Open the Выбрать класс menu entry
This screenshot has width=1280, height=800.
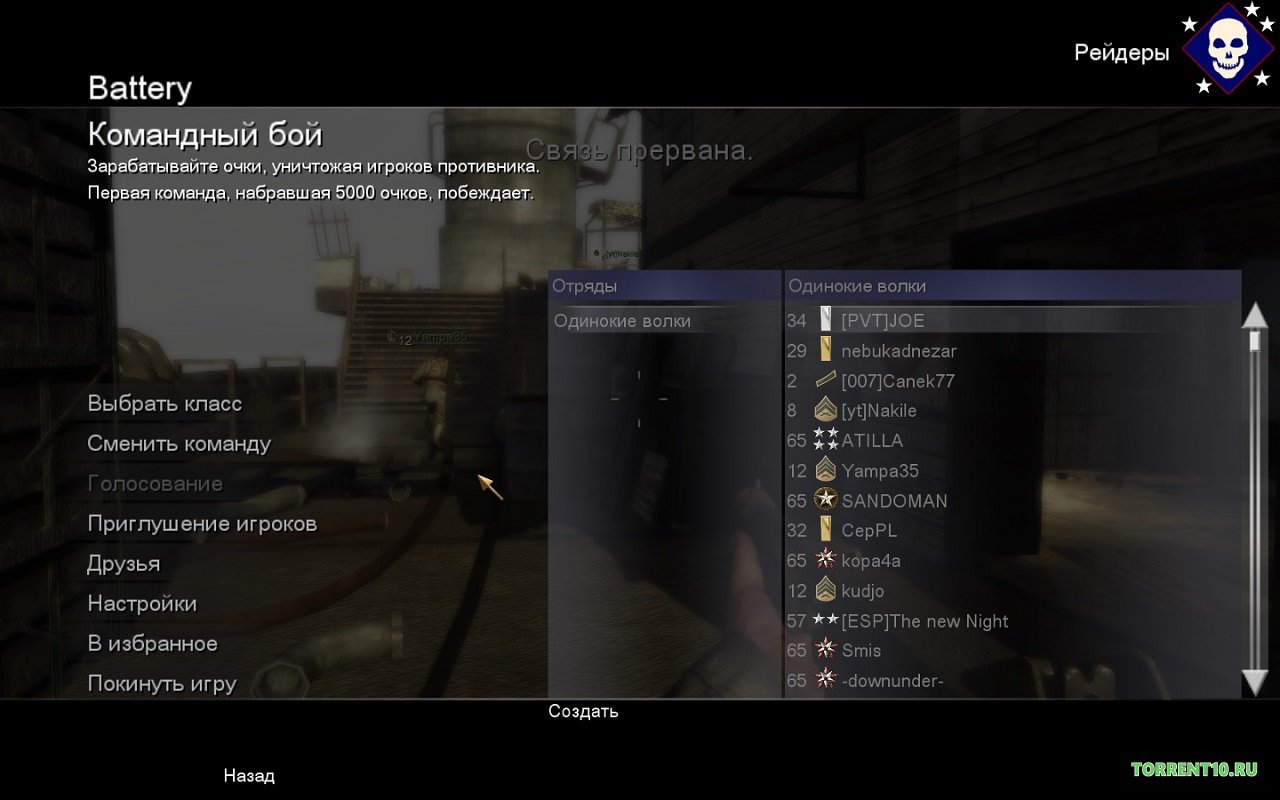click(164, 404)
